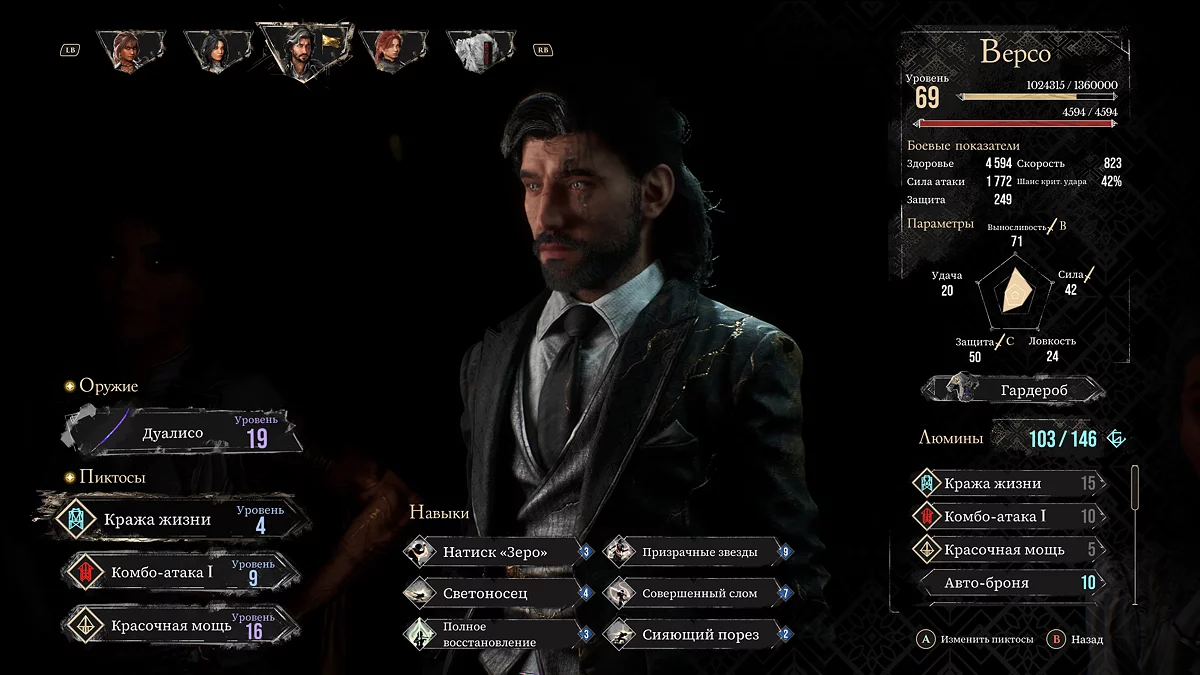Choose the Красочная мощь pictos slot
Image resolution: width=1200 pixels, height=675 pixels.
tap(178, 625)
